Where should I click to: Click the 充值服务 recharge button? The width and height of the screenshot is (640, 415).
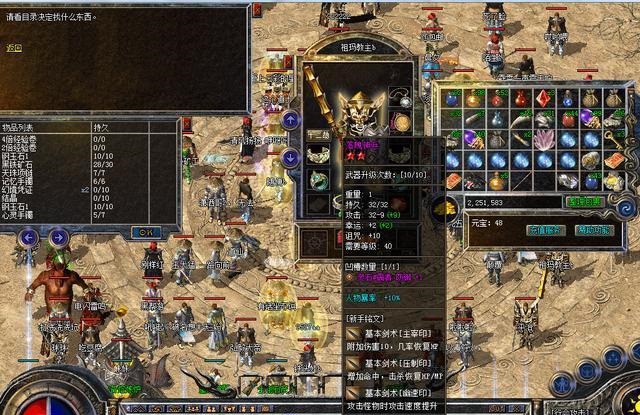click(542, 230)
